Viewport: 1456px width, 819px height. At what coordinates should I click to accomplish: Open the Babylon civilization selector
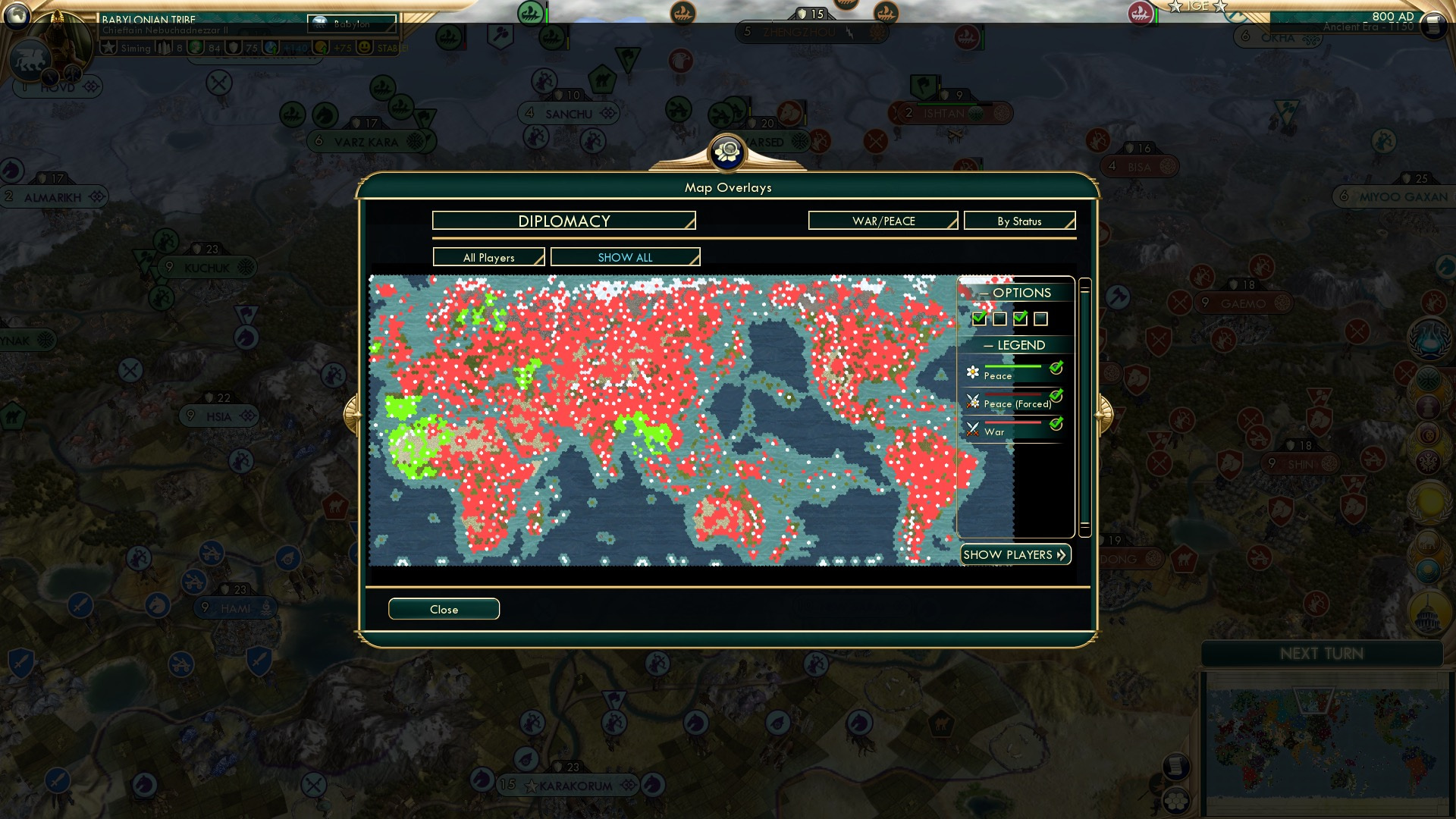pyautogui.click(x=353, y=24)
